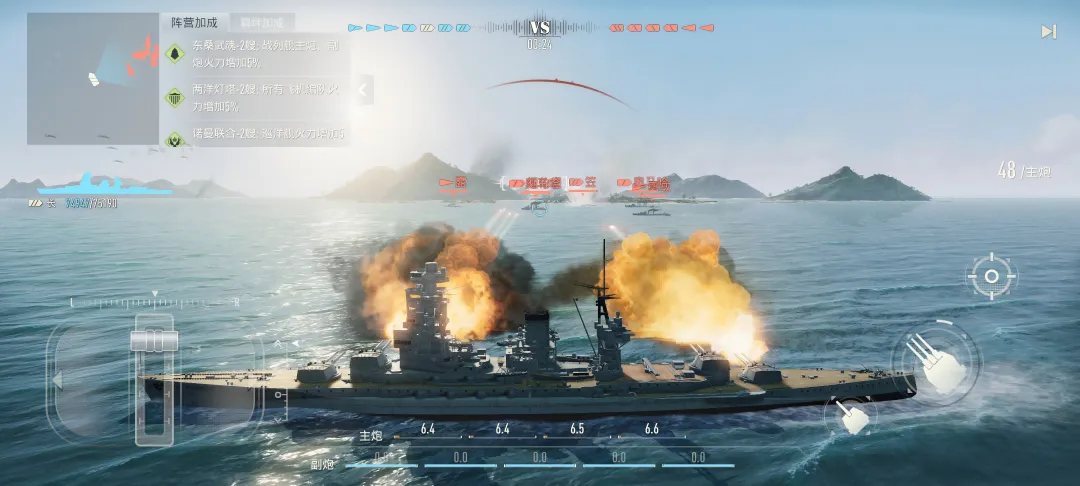Fire the small secondary gun button
The image size is (1080, 486).
(853, 415)
